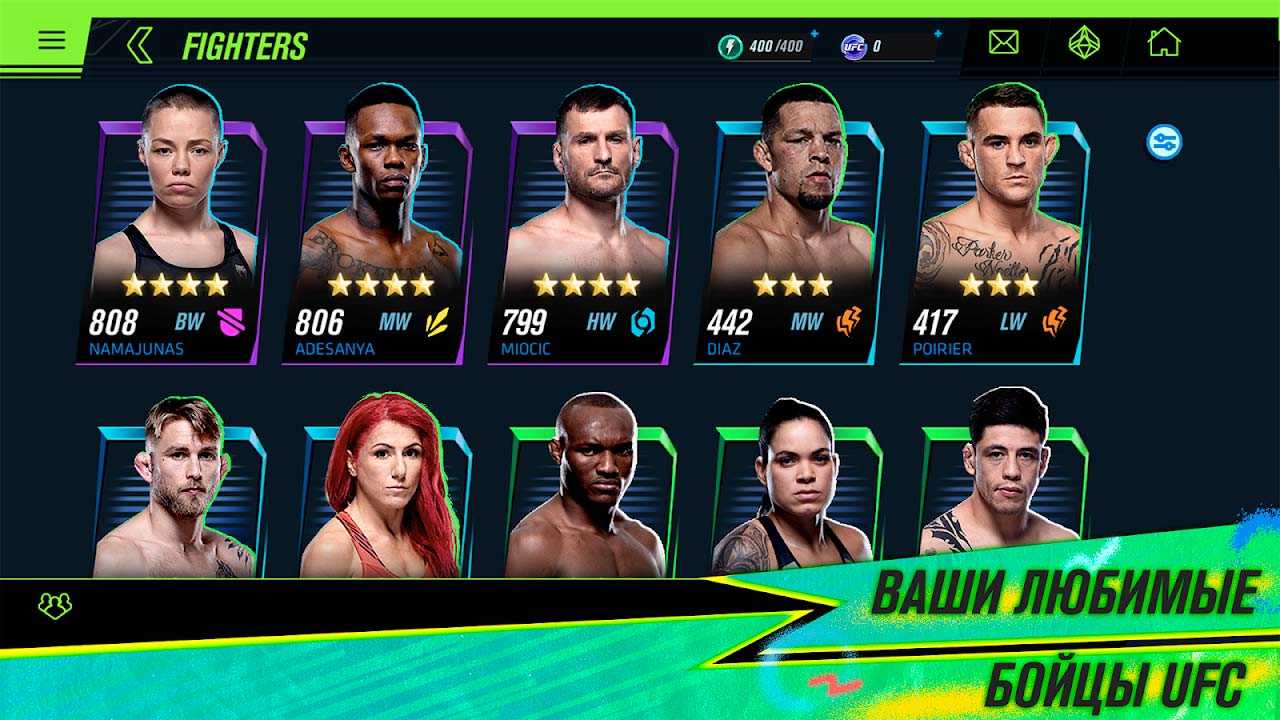Screen dimensions: 1280x720
Task: Open the hamburger menu
Action: point(51,40)
